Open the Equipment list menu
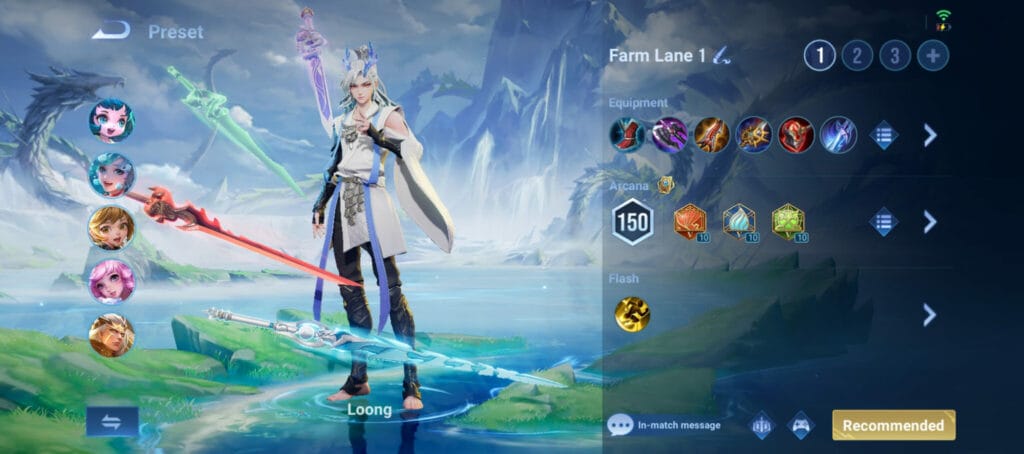 click(x=884, y=135)
